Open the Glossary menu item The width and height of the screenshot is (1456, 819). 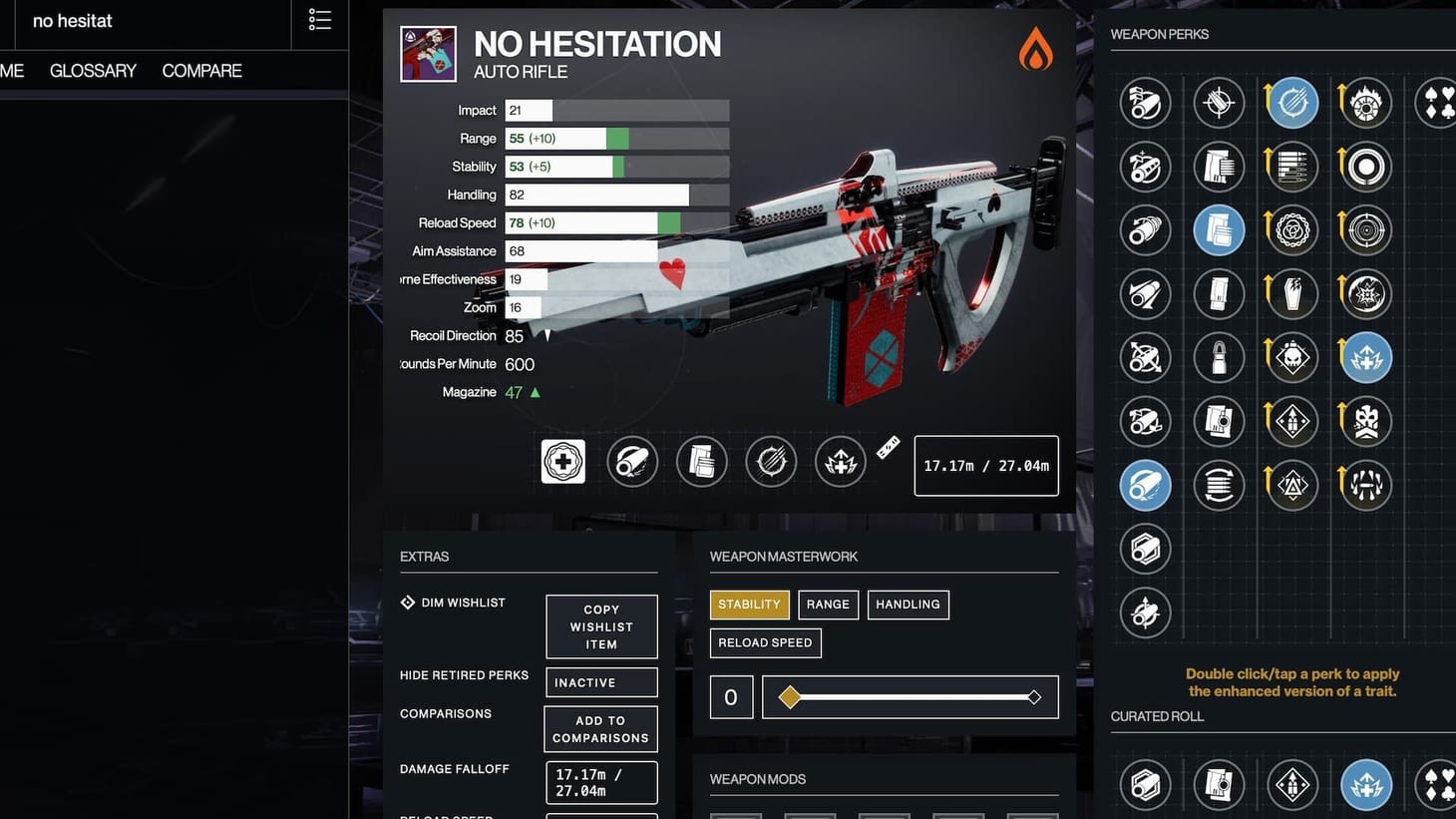click(92, 70)
